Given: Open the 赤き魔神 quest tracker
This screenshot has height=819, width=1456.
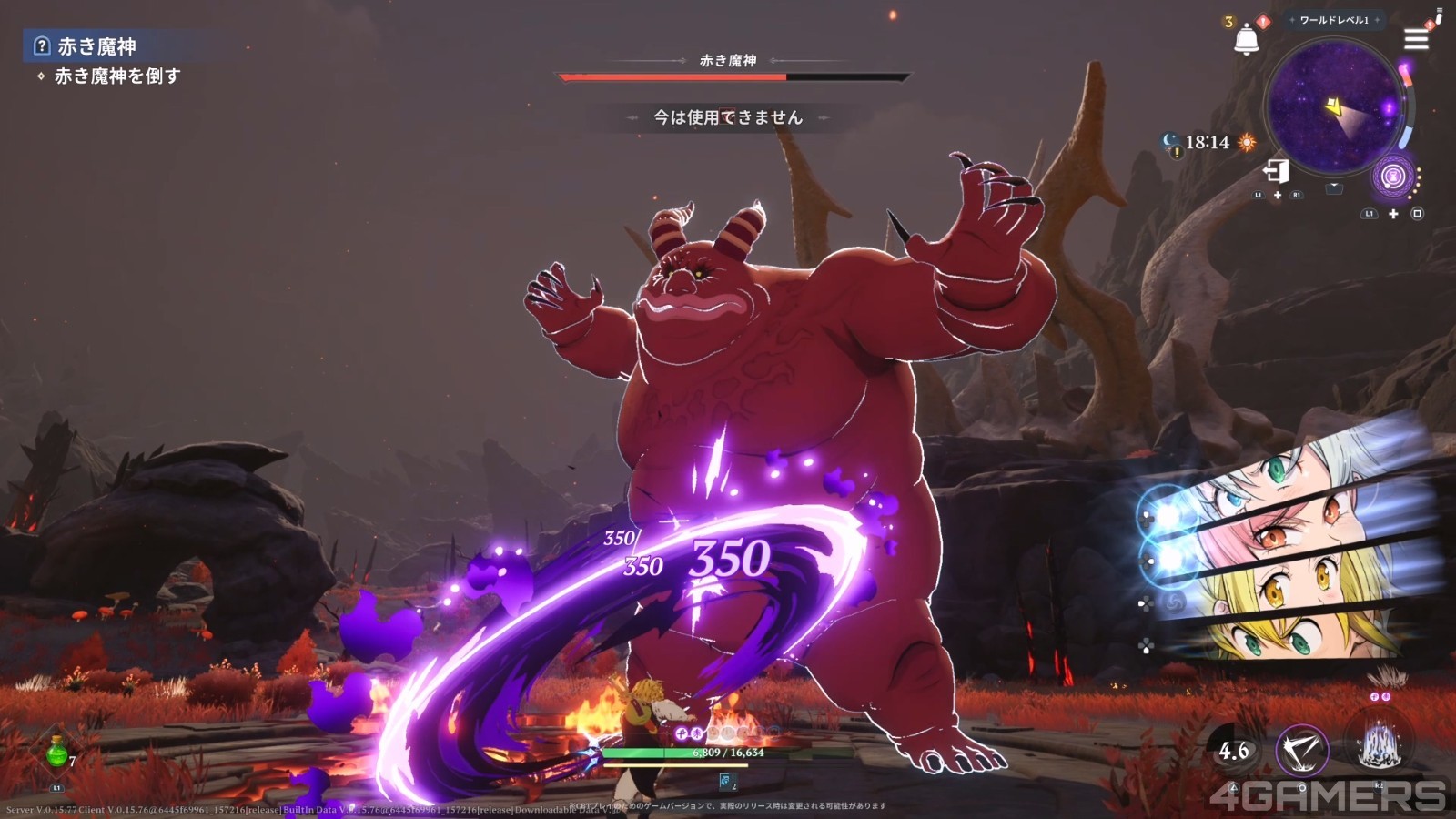Looking at the screenshot, I should tap(96, 46).
